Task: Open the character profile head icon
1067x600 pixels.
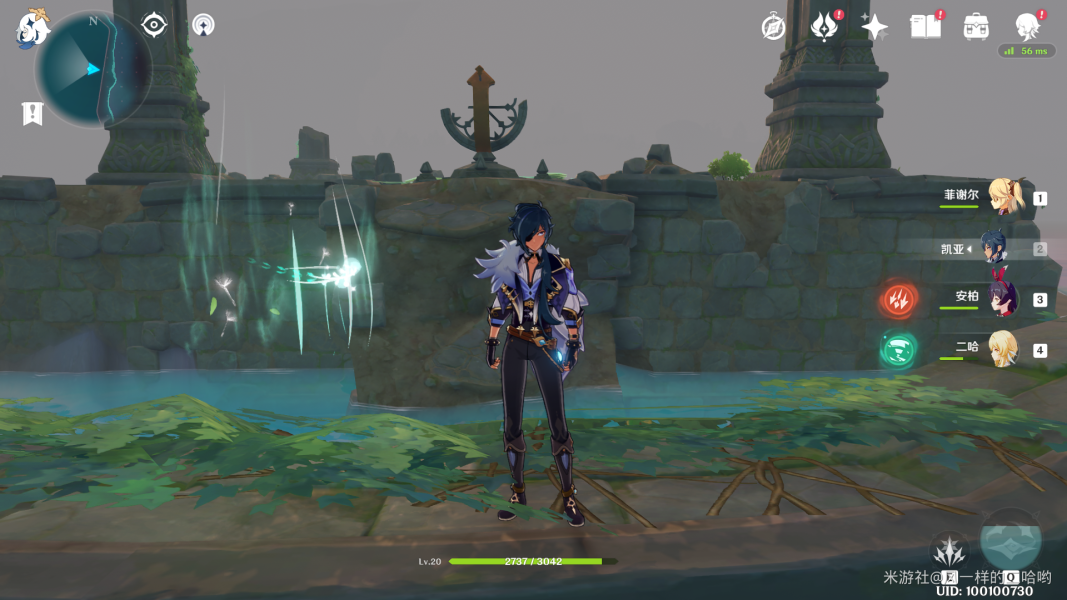Action: click(1027, 25)
